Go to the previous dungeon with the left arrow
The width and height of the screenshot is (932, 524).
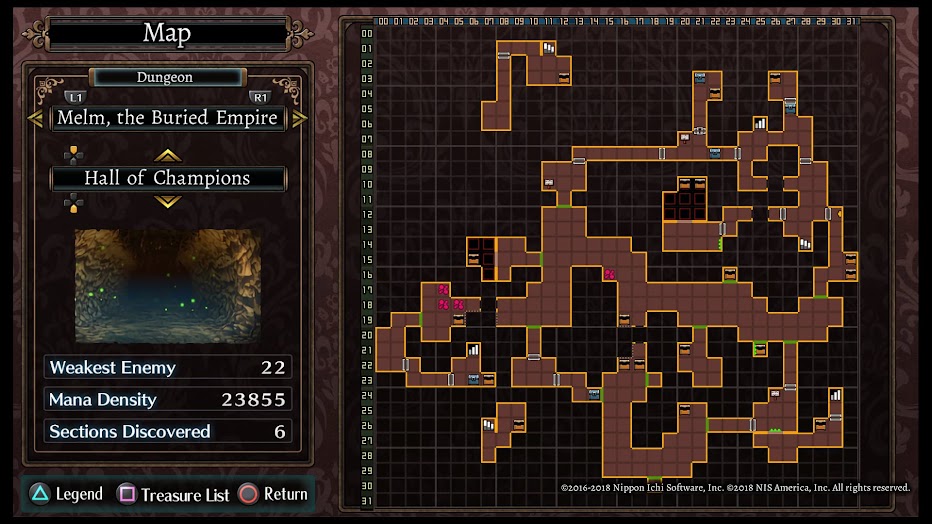36,118
